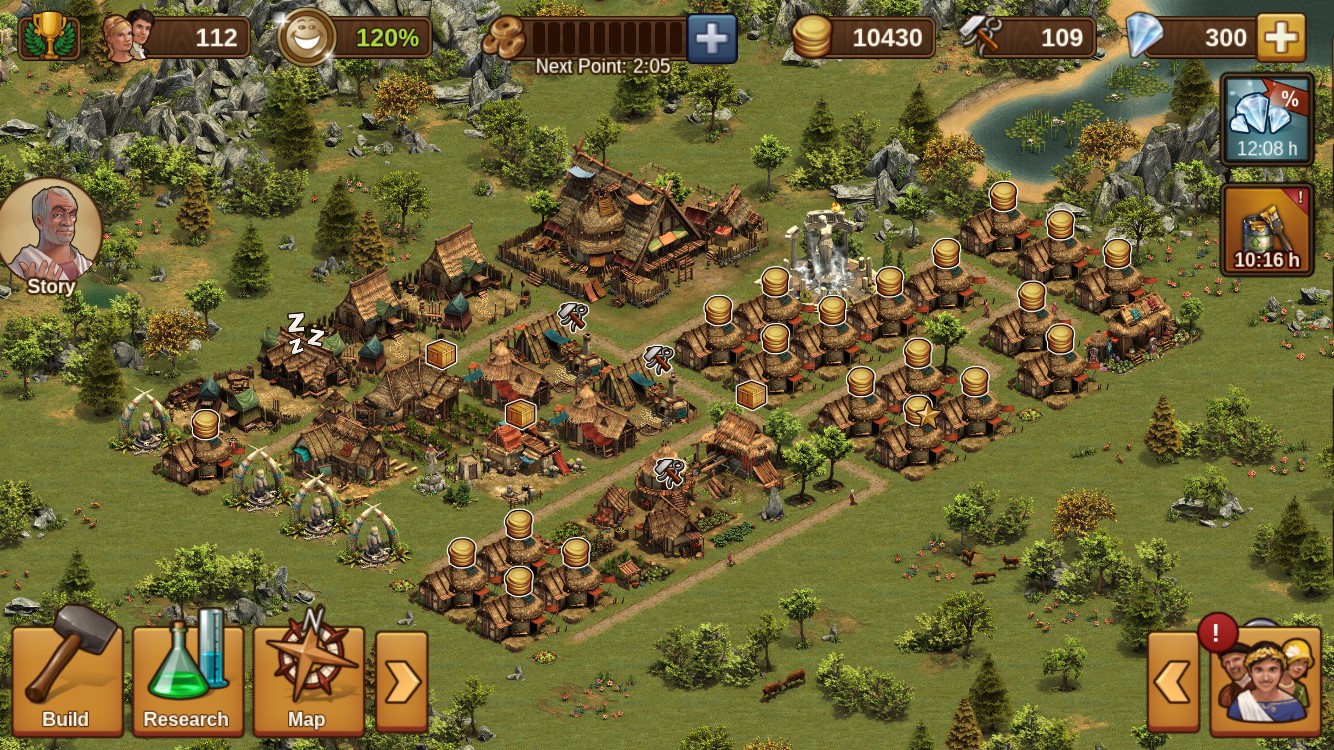The height and width of the screenshot is (750, 1334).
Task: Expand the bottom menu with right arrow
Action: click(x=401, y=682)
